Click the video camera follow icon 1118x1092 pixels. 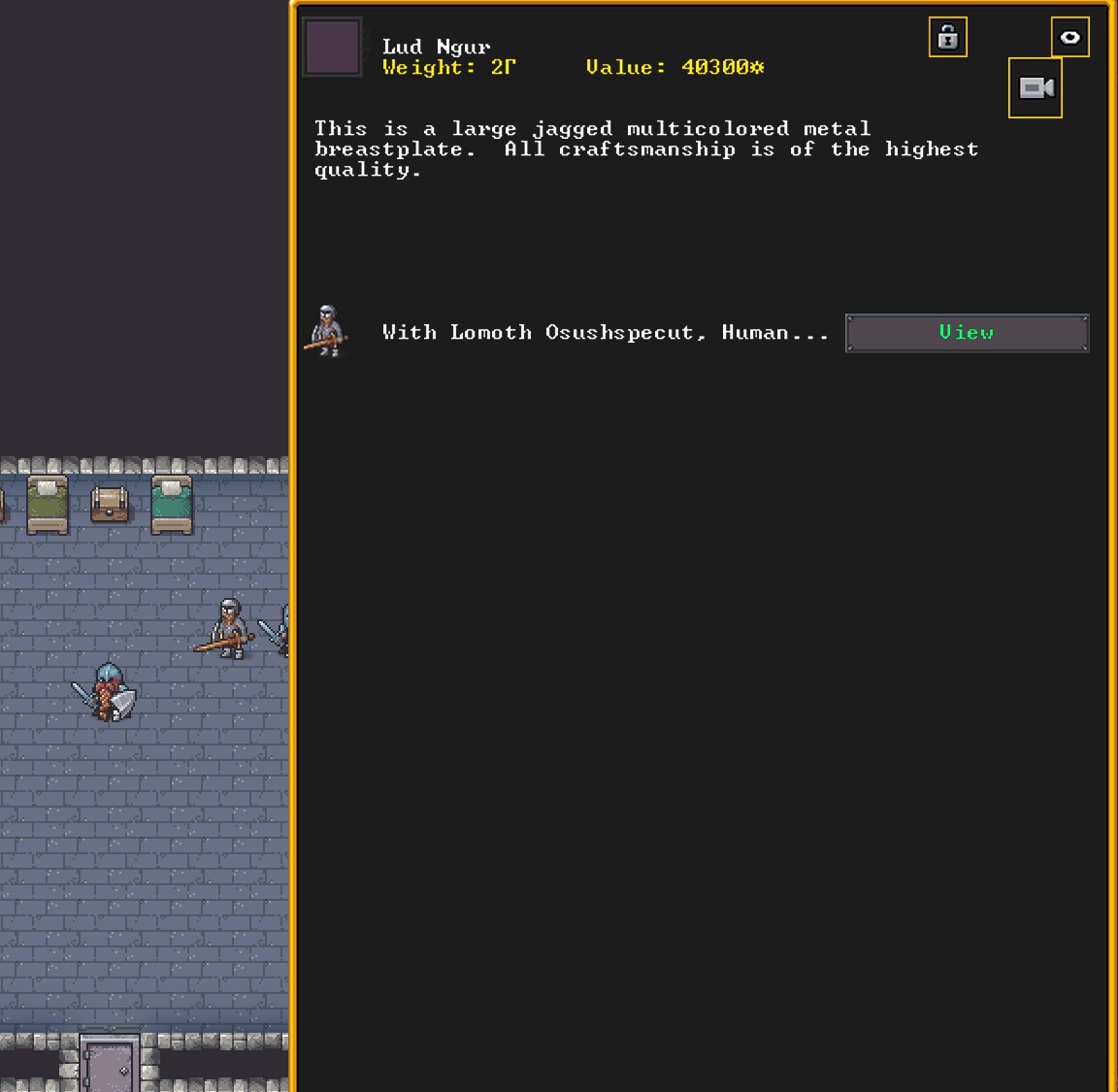tap(1035, 88)
